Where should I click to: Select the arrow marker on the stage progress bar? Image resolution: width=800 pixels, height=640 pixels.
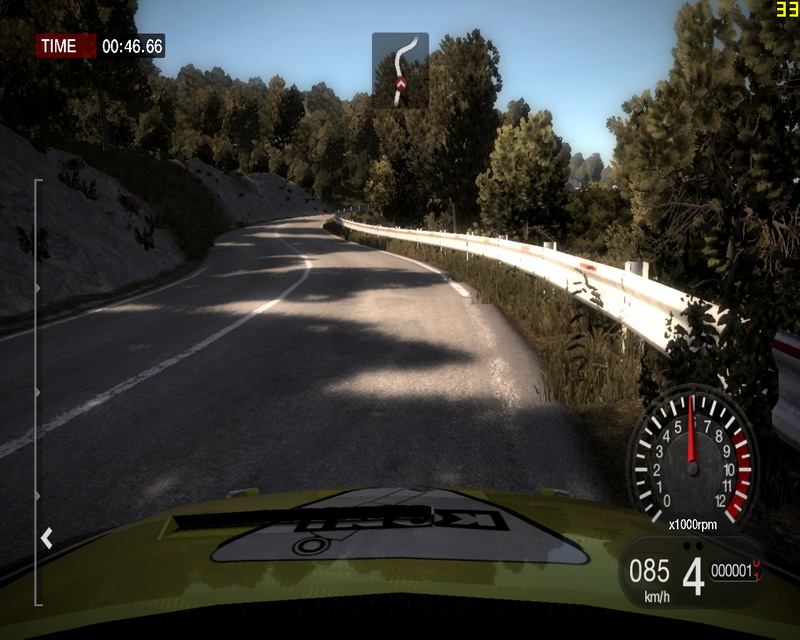pos(46,539)
